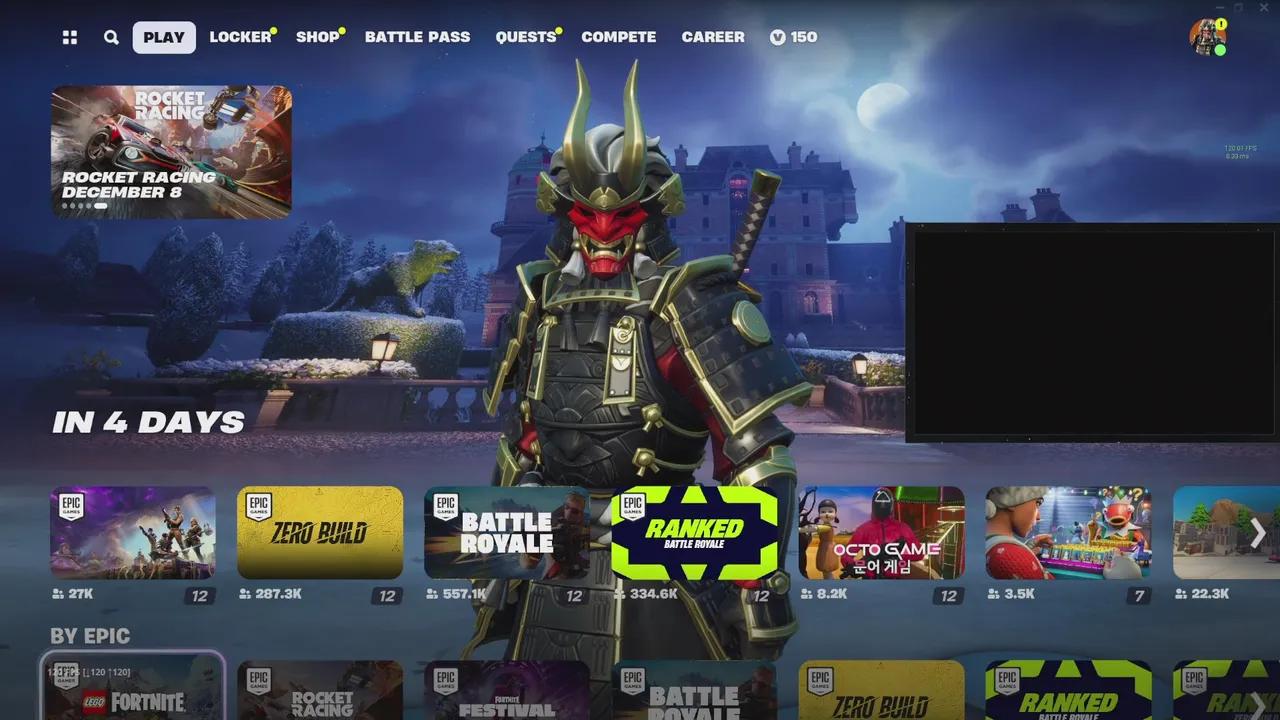This screenshot has height=720, width=1280.
Task: Switch to the LOCKER tab
Action: pos(240,37)
